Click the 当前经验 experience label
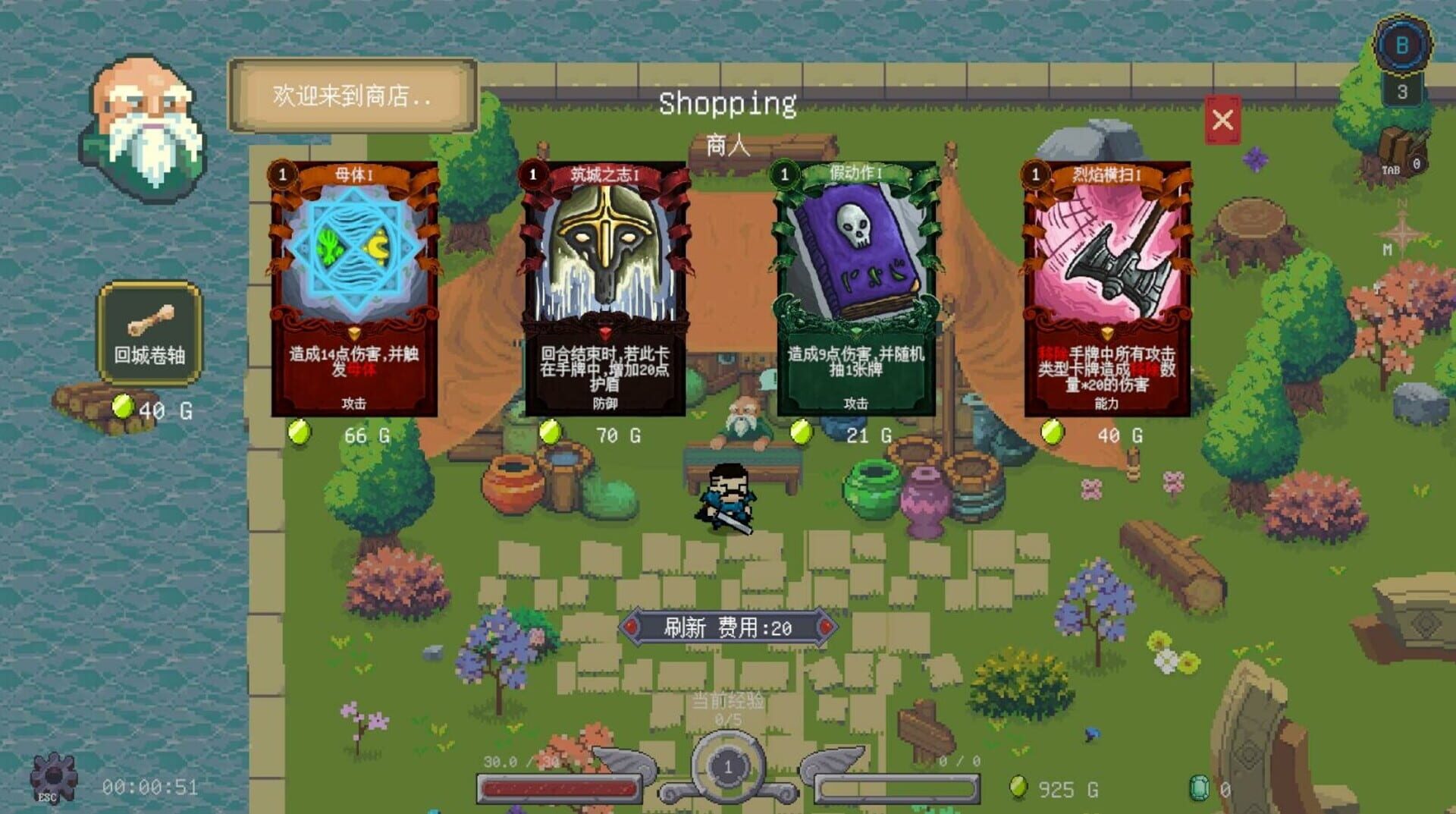1456x814 pixels. pos(726,703)
